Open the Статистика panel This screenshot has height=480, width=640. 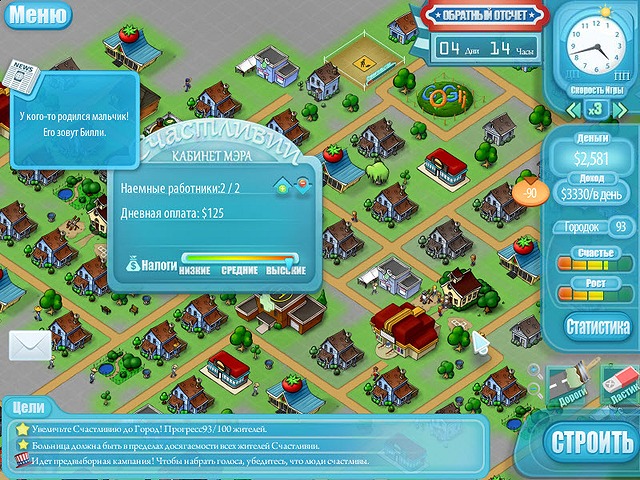tap(597, 326)
